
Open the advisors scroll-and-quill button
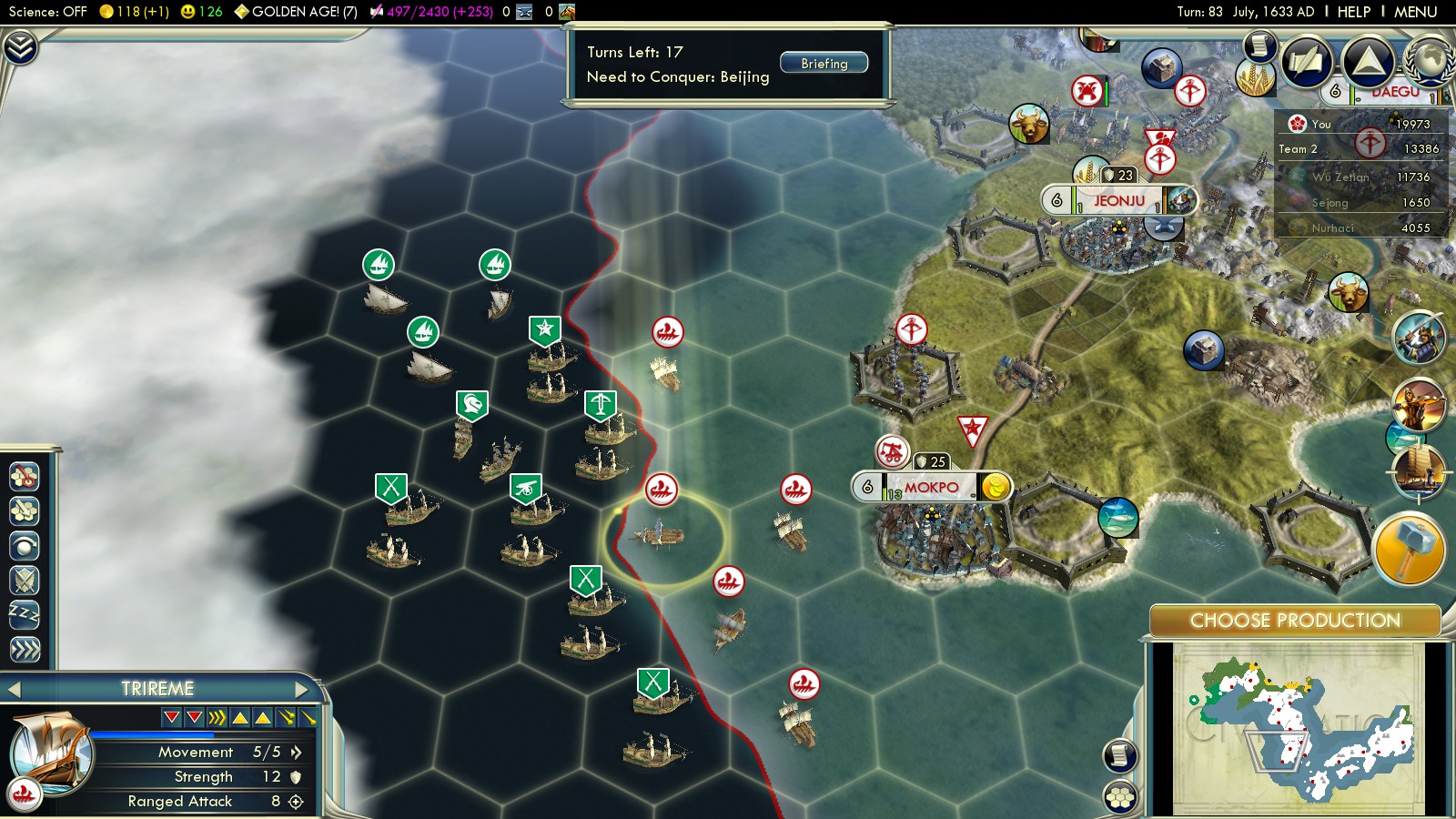point(1308,61)
